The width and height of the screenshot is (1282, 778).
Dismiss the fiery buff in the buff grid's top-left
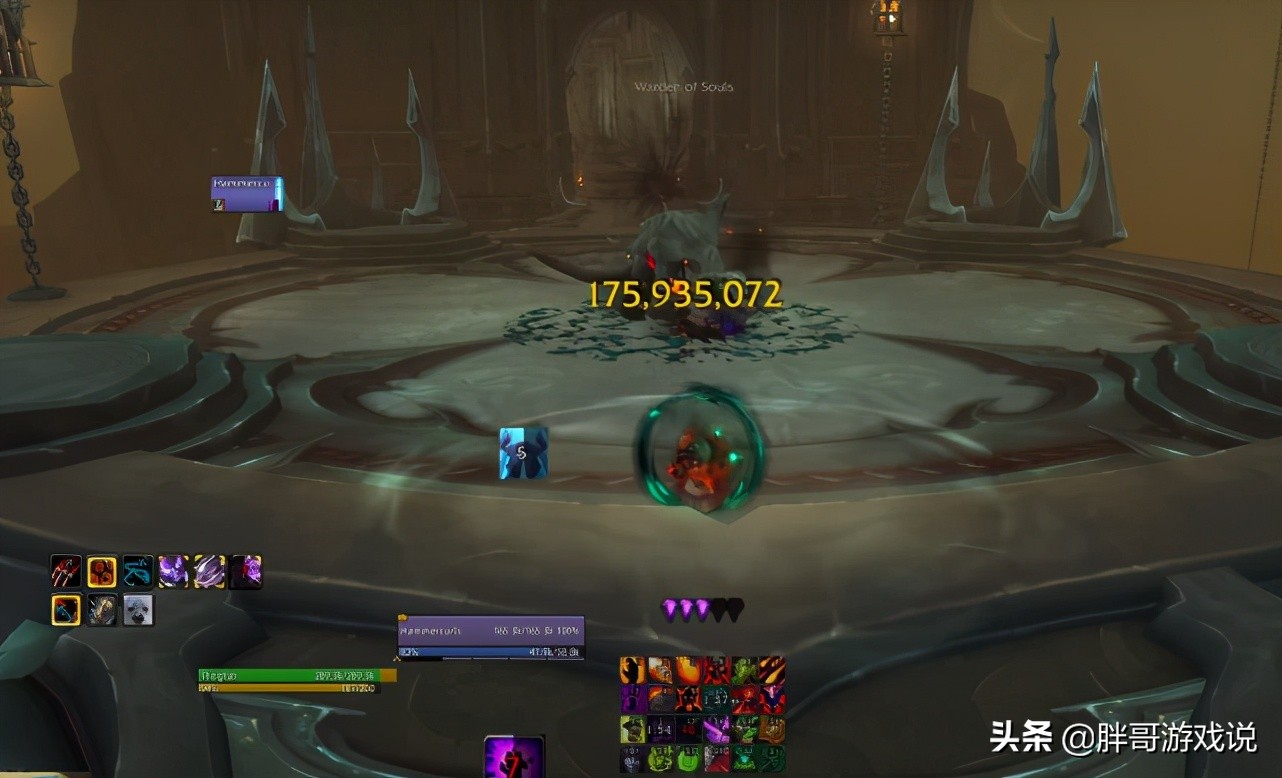coord(633,670)
